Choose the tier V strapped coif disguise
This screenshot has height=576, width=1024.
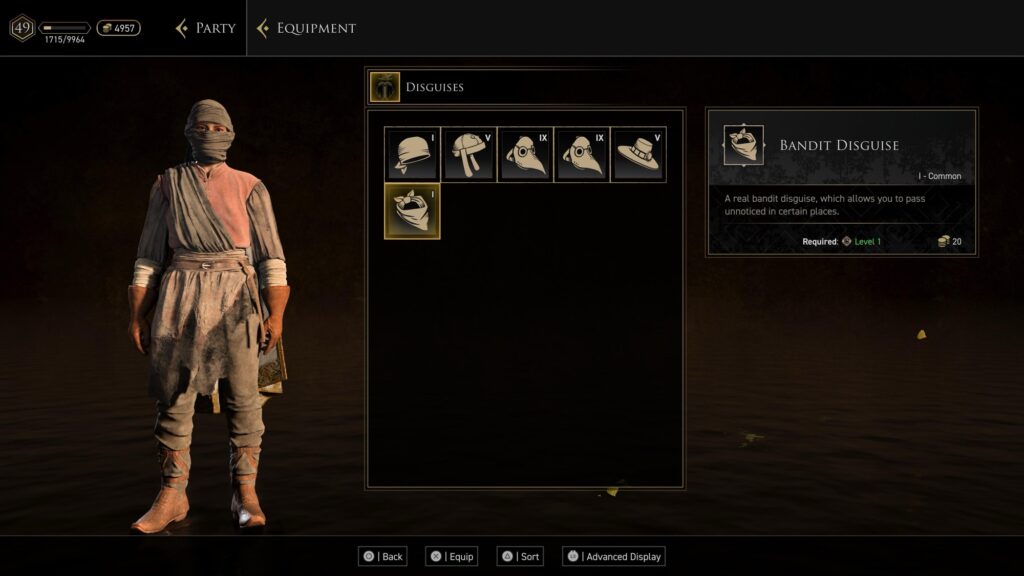pyautogui.click(x=469, y=154)
